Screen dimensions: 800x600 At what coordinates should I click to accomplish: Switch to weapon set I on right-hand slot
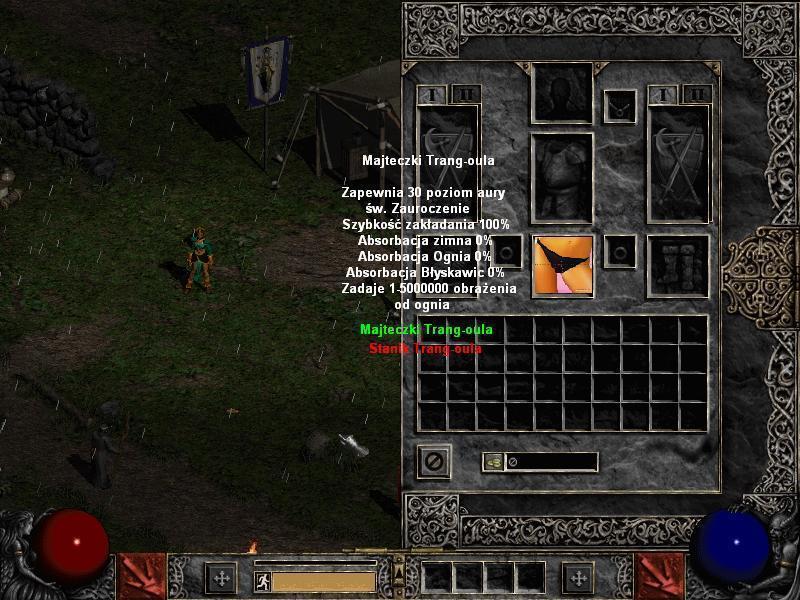661,95
